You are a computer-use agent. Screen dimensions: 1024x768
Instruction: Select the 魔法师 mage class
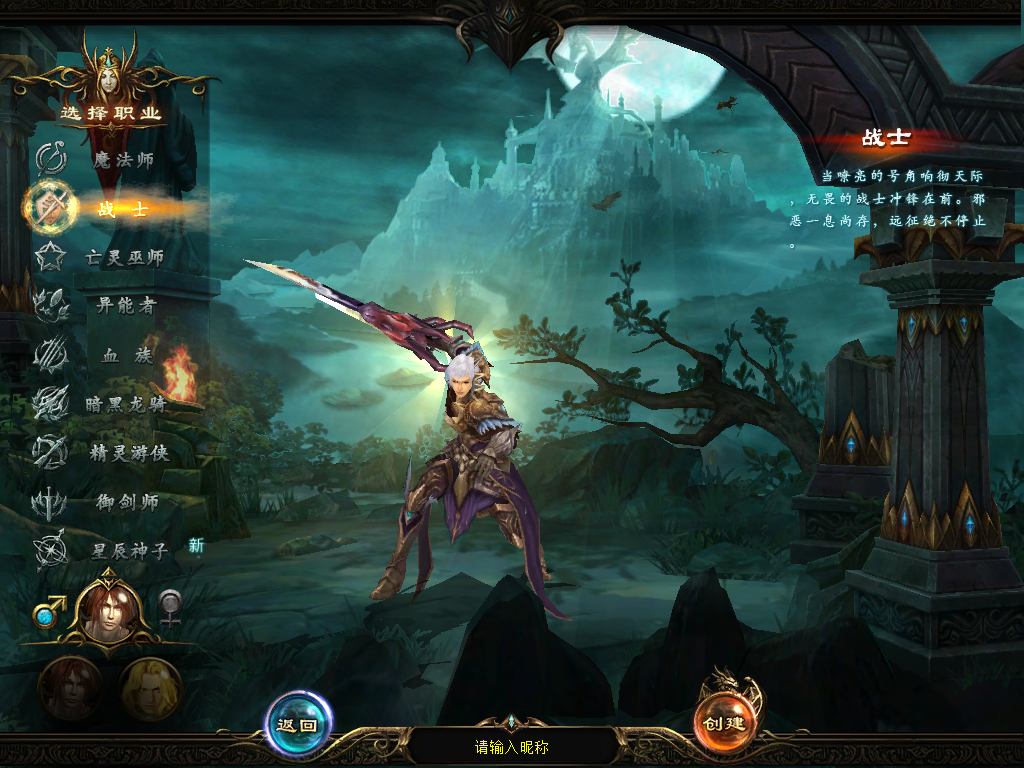[x=122, y=160]
